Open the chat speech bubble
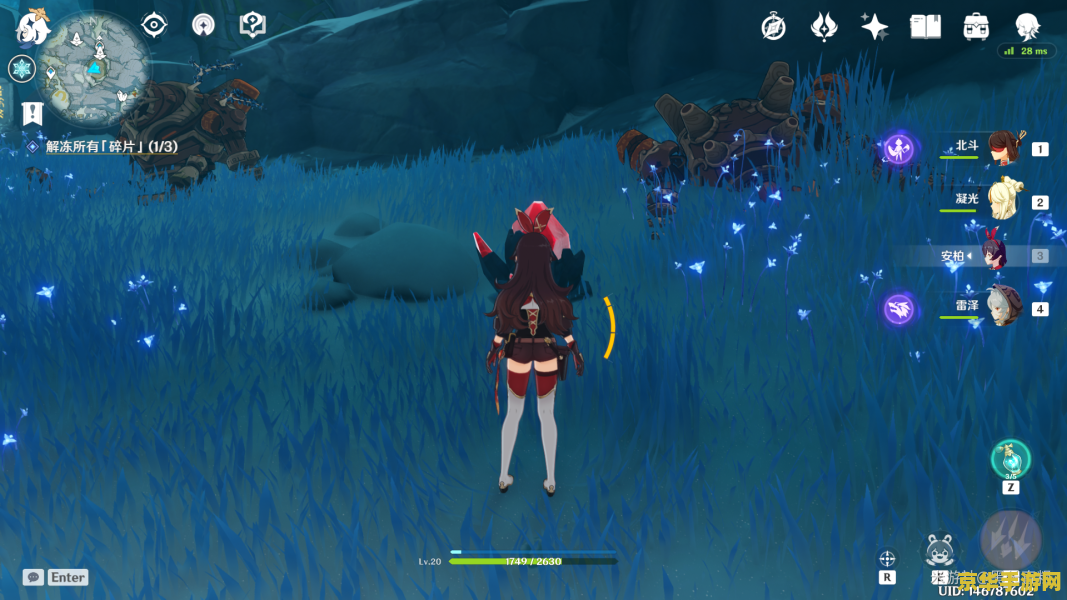Image resolution: width=1067 pixels, height=600 pixels. 33,577
